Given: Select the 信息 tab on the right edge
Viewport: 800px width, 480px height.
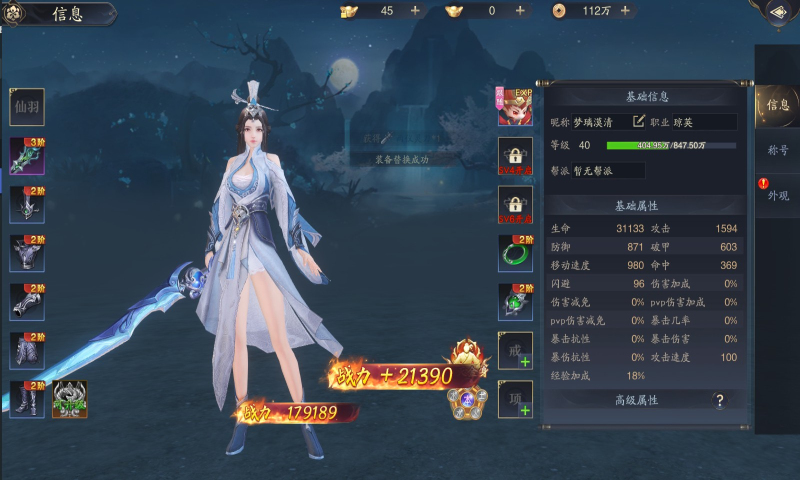Looking at the screenshot, I should (x=777, y=104).
